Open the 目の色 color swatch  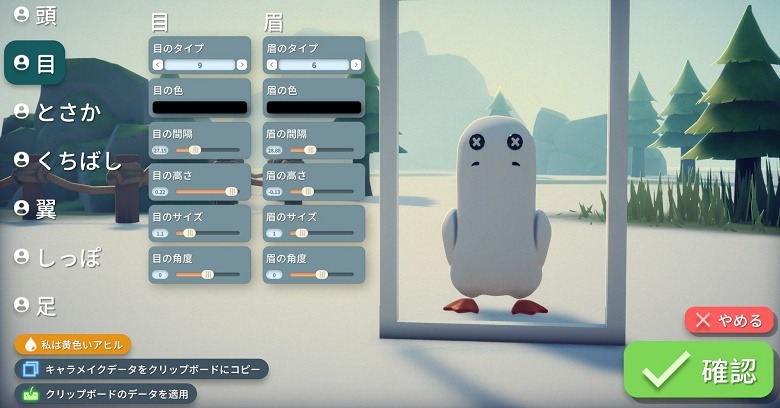tap(199, 107)
